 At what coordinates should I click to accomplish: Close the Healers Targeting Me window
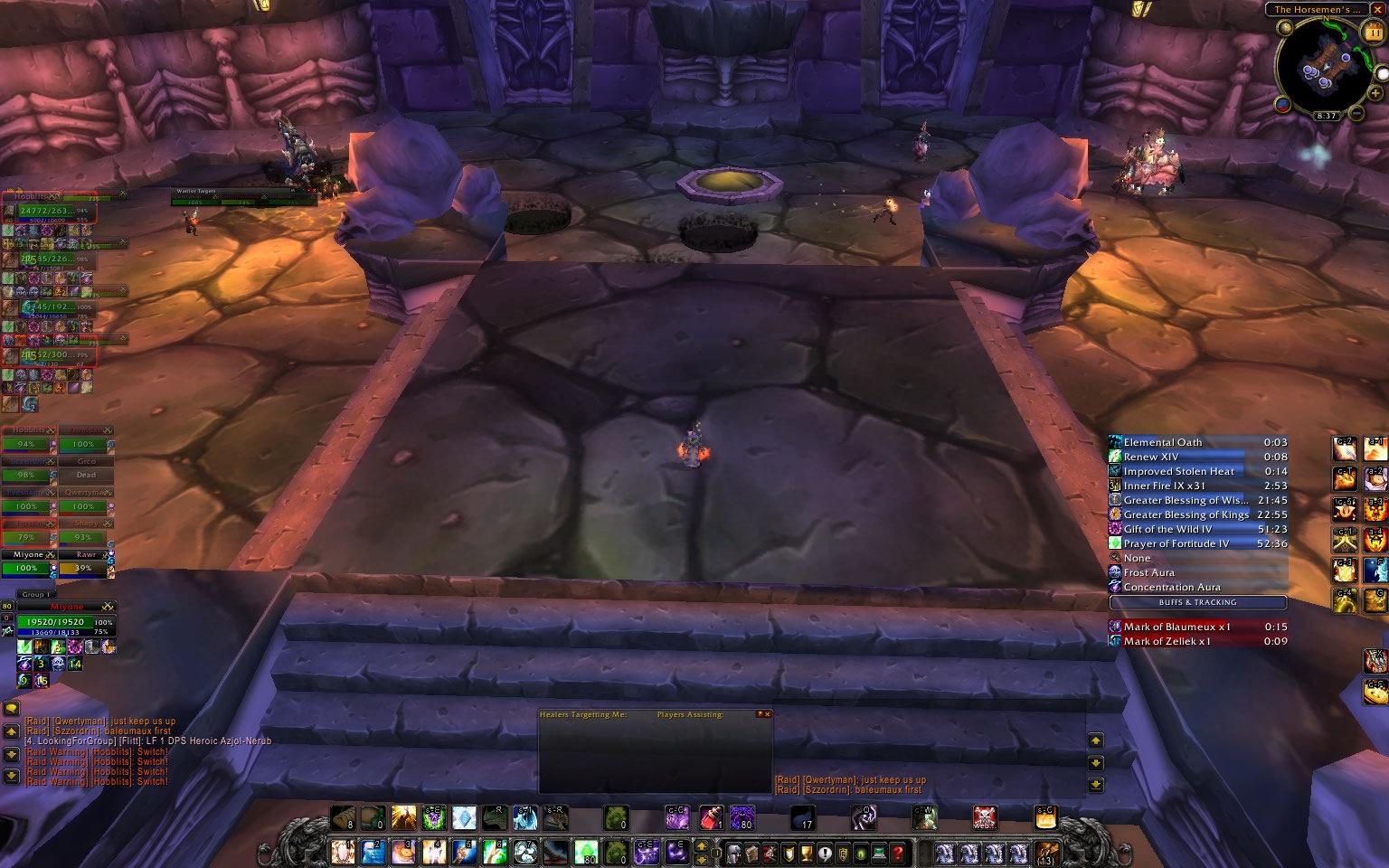pos(767,713)
